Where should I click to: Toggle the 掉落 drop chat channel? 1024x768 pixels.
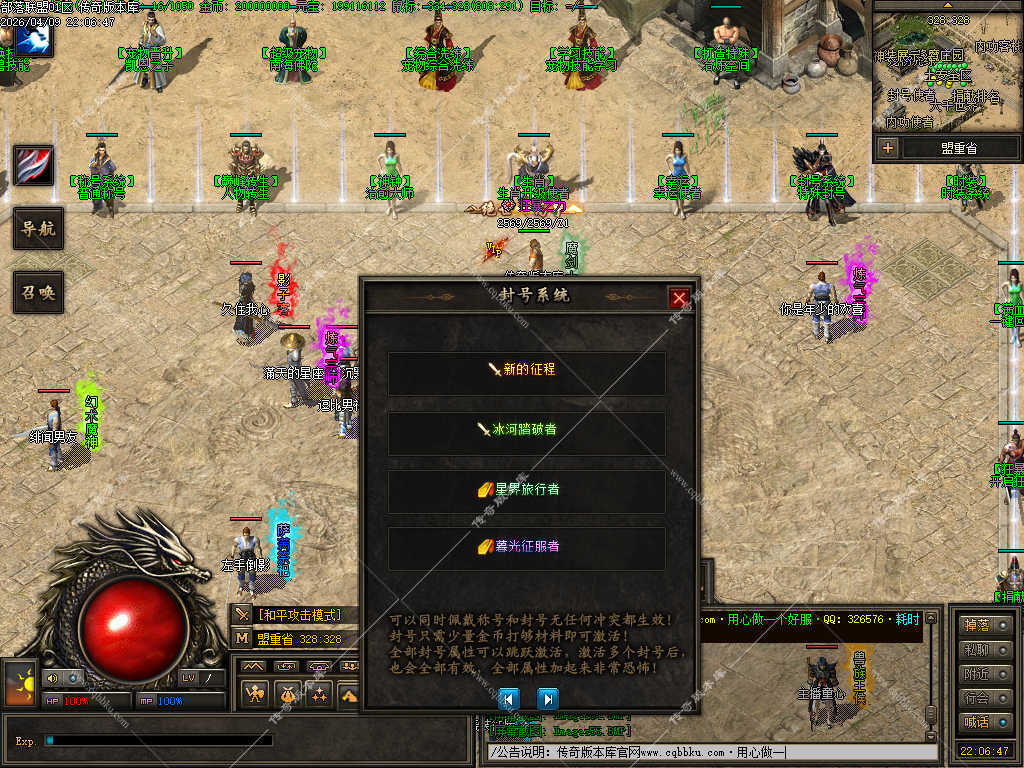click(x=984, y=626)
